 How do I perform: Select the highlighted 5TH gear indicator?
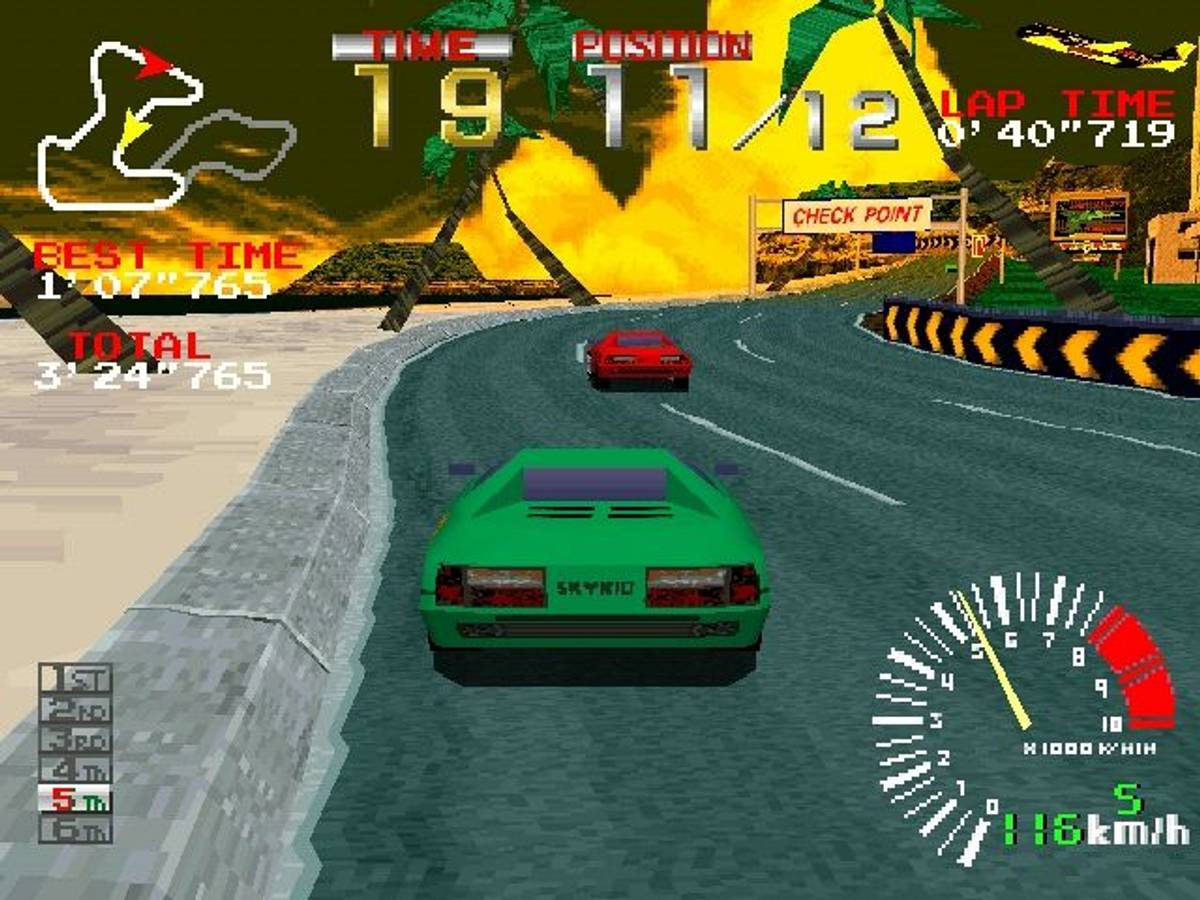click(75, 800)
